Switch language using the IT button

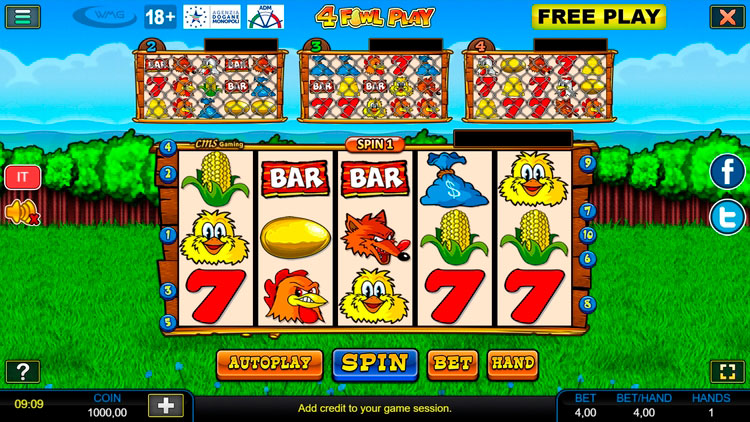tap(21, 178)
